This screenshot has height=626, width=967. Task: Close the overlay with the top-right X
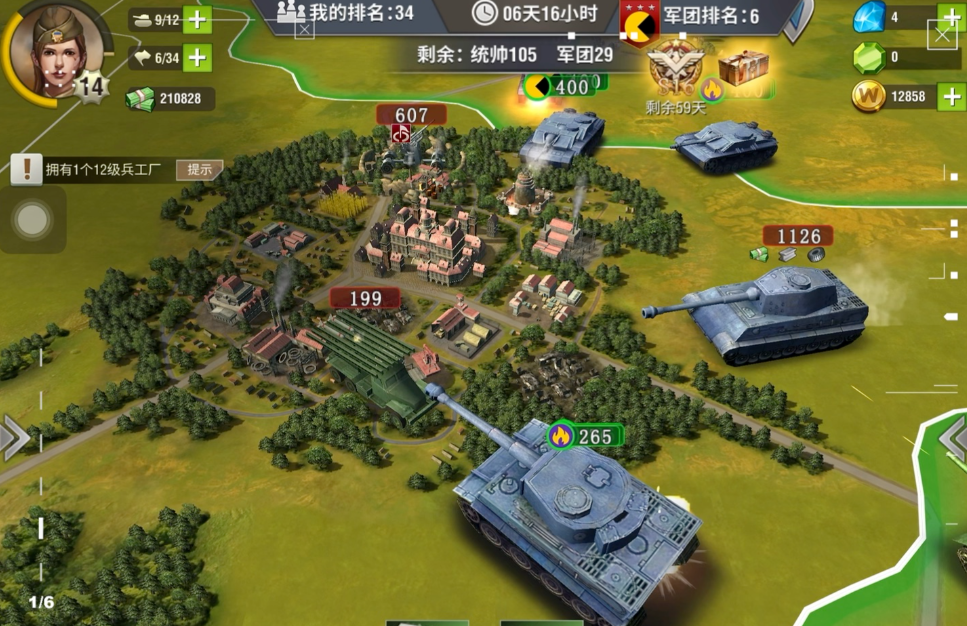point(942,37)
